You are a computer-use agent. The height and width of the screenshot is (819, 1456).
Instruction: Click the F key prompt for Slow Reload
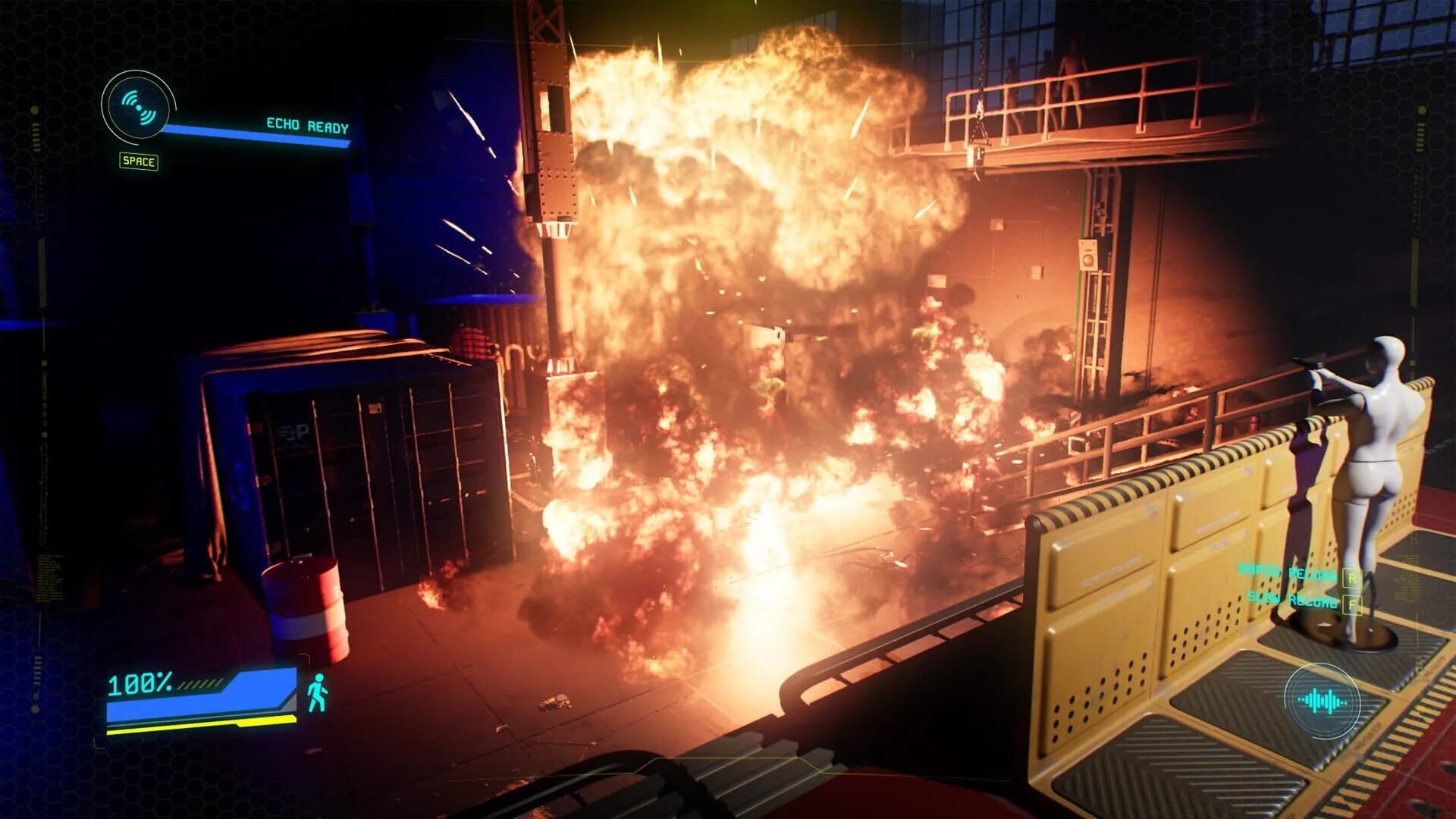[x=1353, y=604]
